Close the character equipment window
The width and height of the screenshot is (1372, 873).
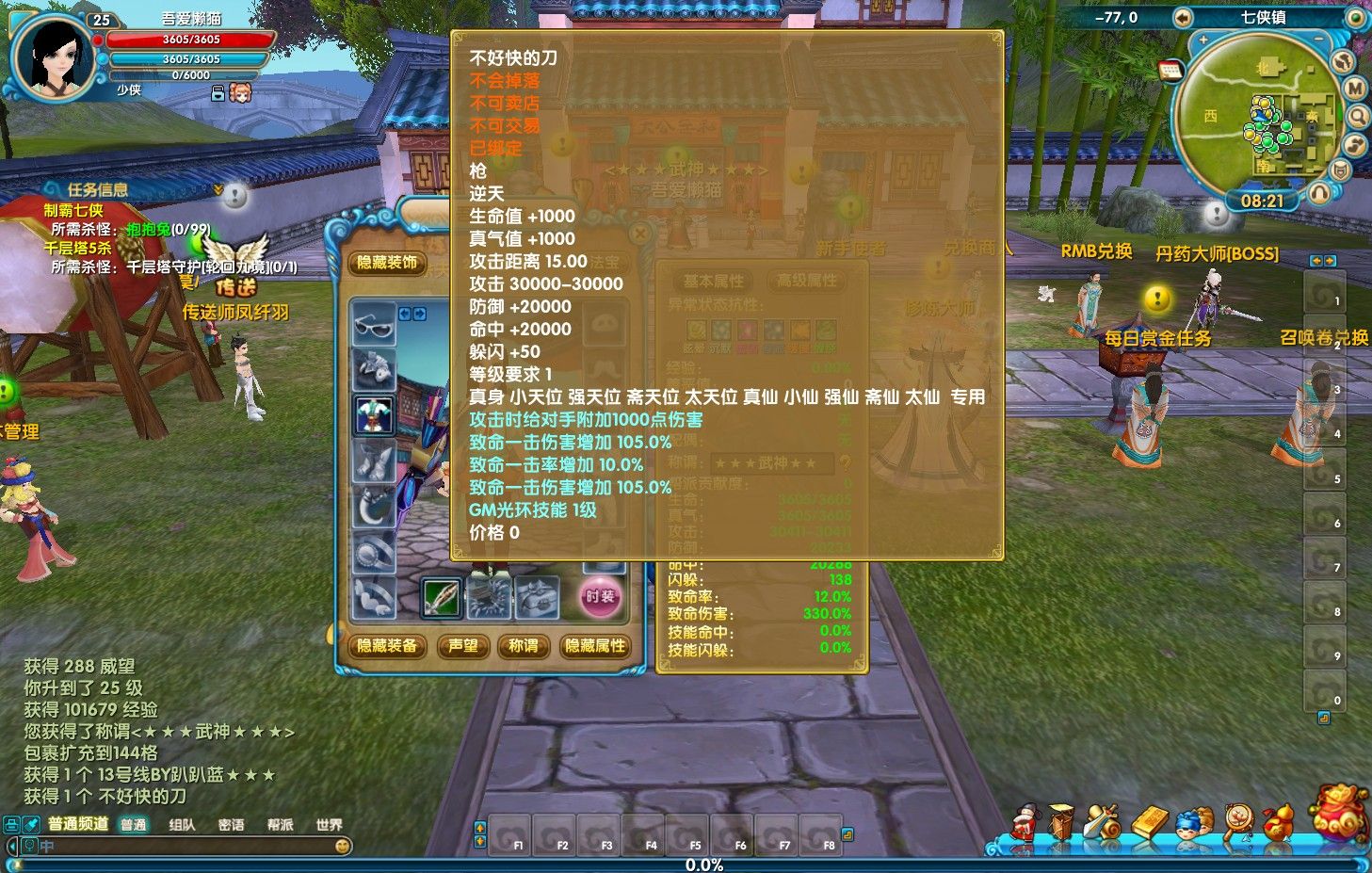(x=639, y=233)
